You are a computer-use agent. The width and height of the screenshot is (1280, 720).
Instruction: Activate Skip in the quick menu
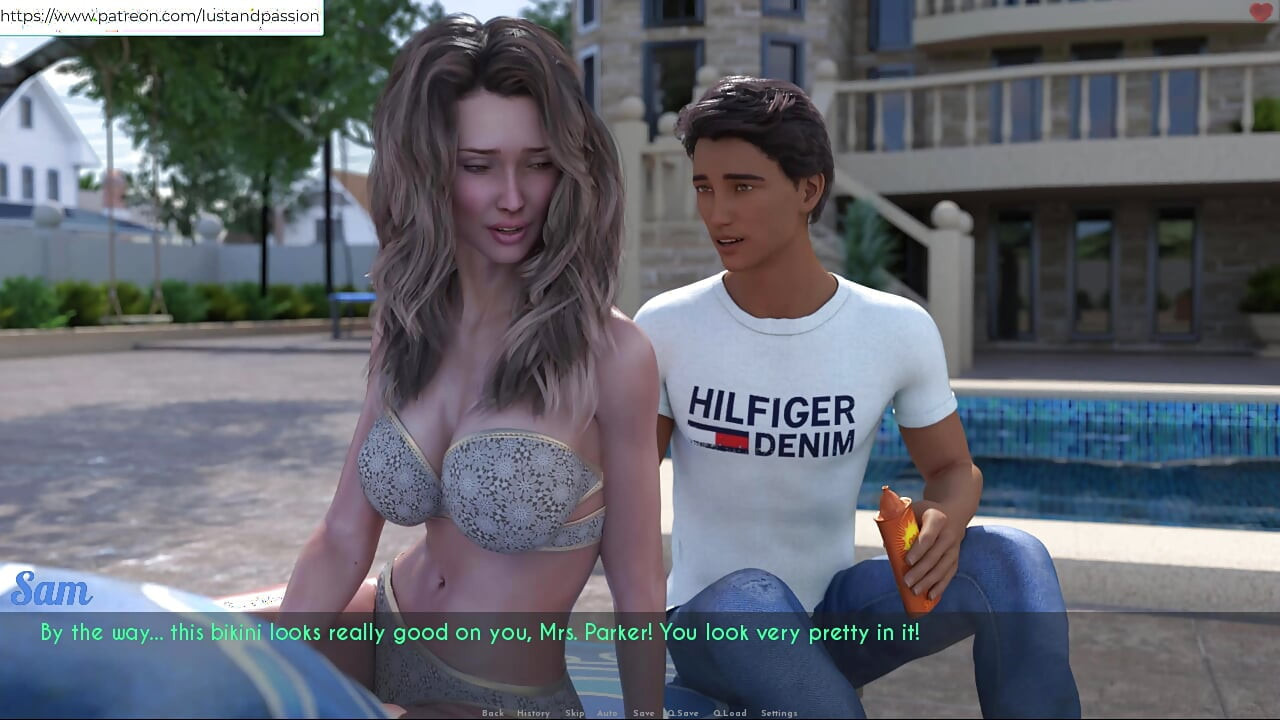(574, 713)
